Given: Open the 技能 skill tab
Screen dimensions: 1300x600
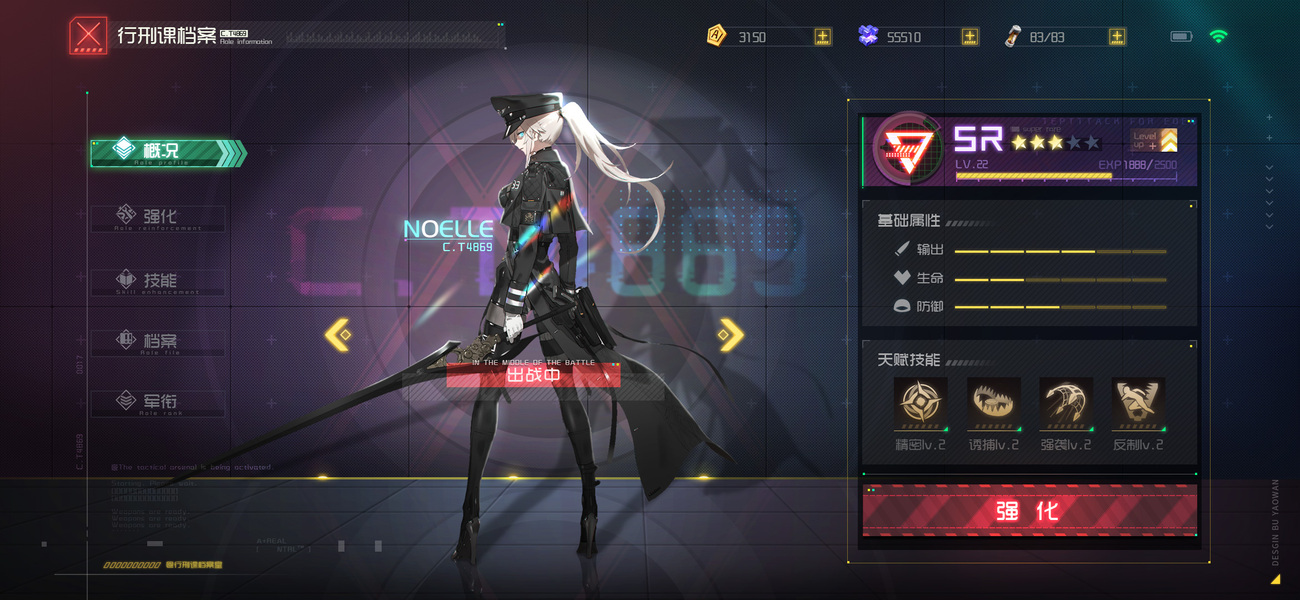Looking at the screenshot, I should point(159,281).
